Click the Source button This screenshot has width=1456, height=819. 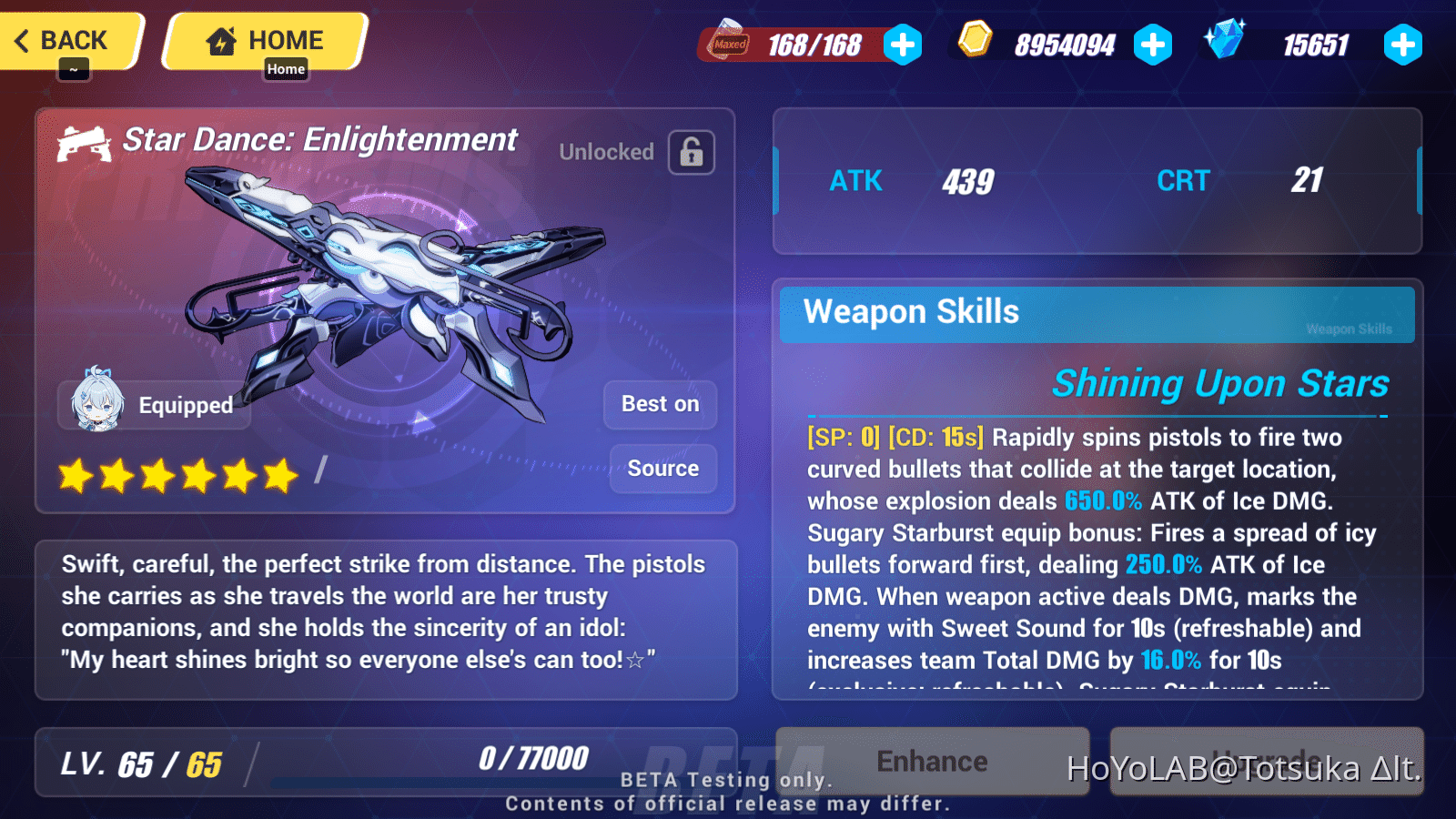(x=662, y=469)
